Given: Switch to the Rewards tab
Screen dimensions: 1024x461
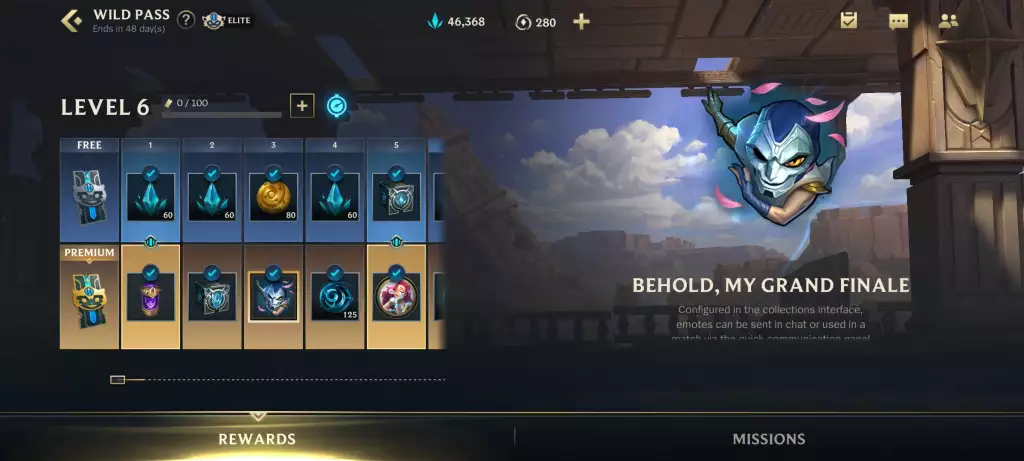Looking at the screenshot, I should [x=257, y=439].
